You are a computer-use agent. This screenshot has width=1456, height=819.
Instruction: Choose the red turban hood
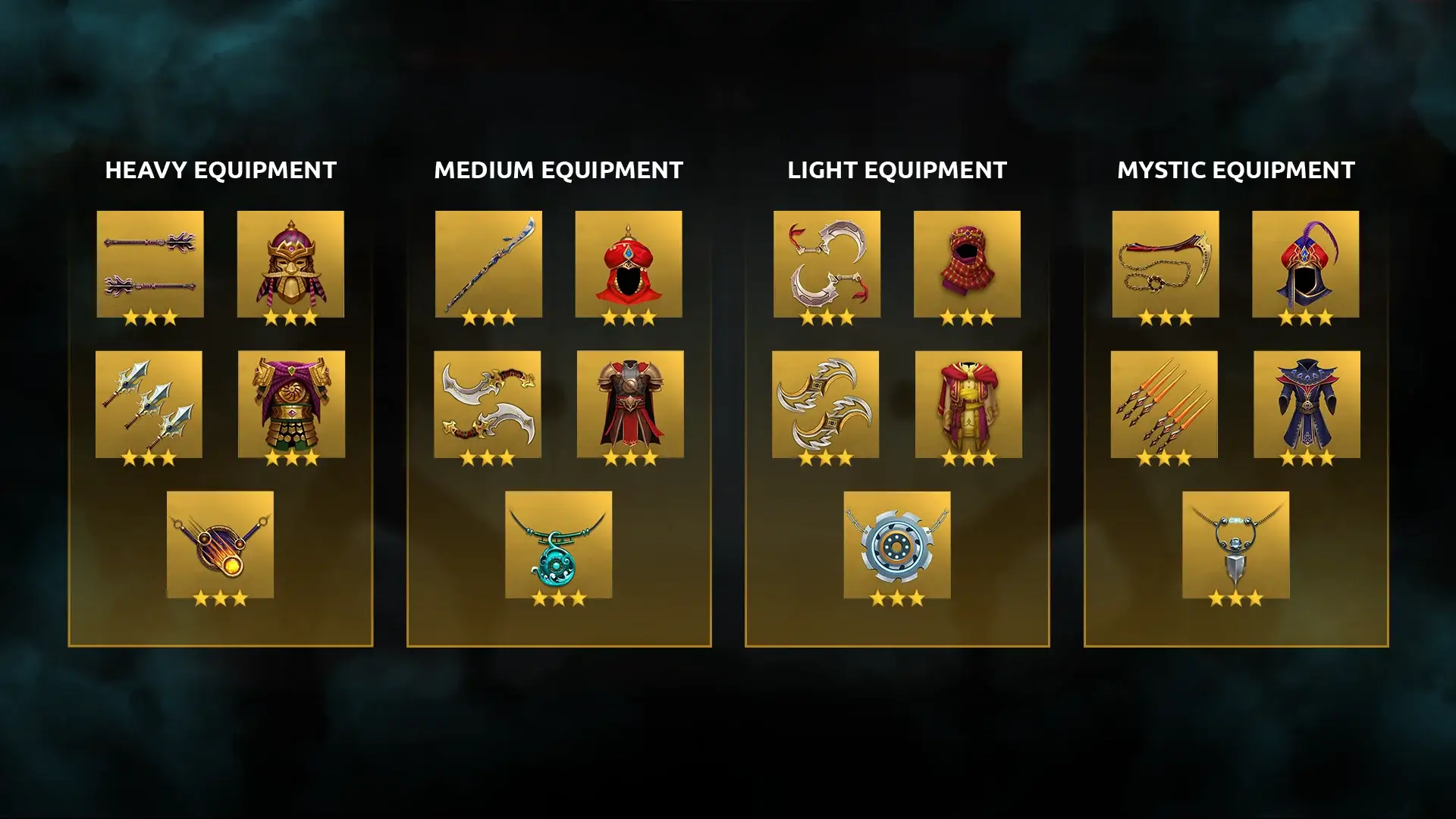(x=629, y=264)
